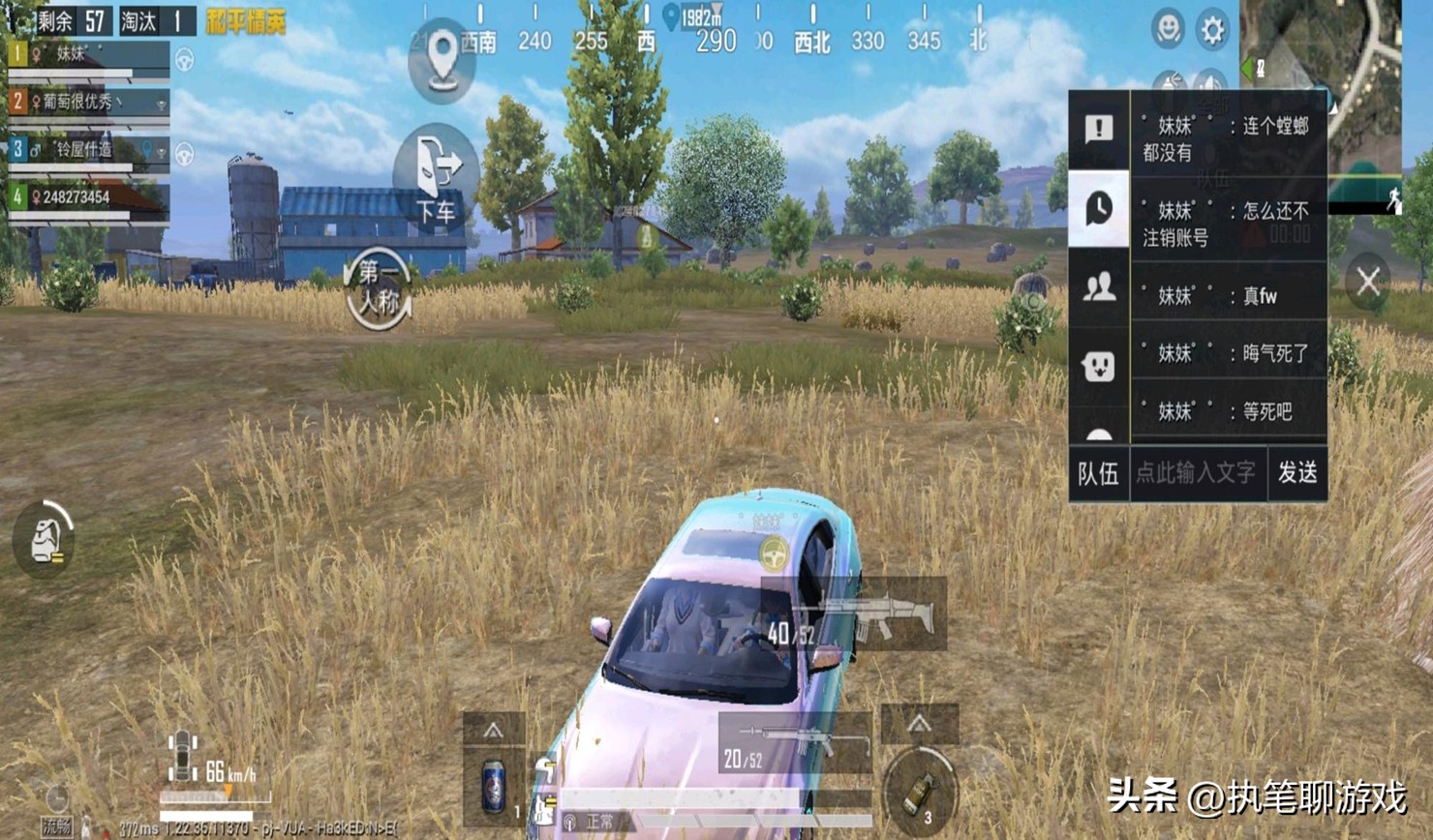Change the chat channel via 队伍
Screen dimensions: 1433x840
[1099, 472]
